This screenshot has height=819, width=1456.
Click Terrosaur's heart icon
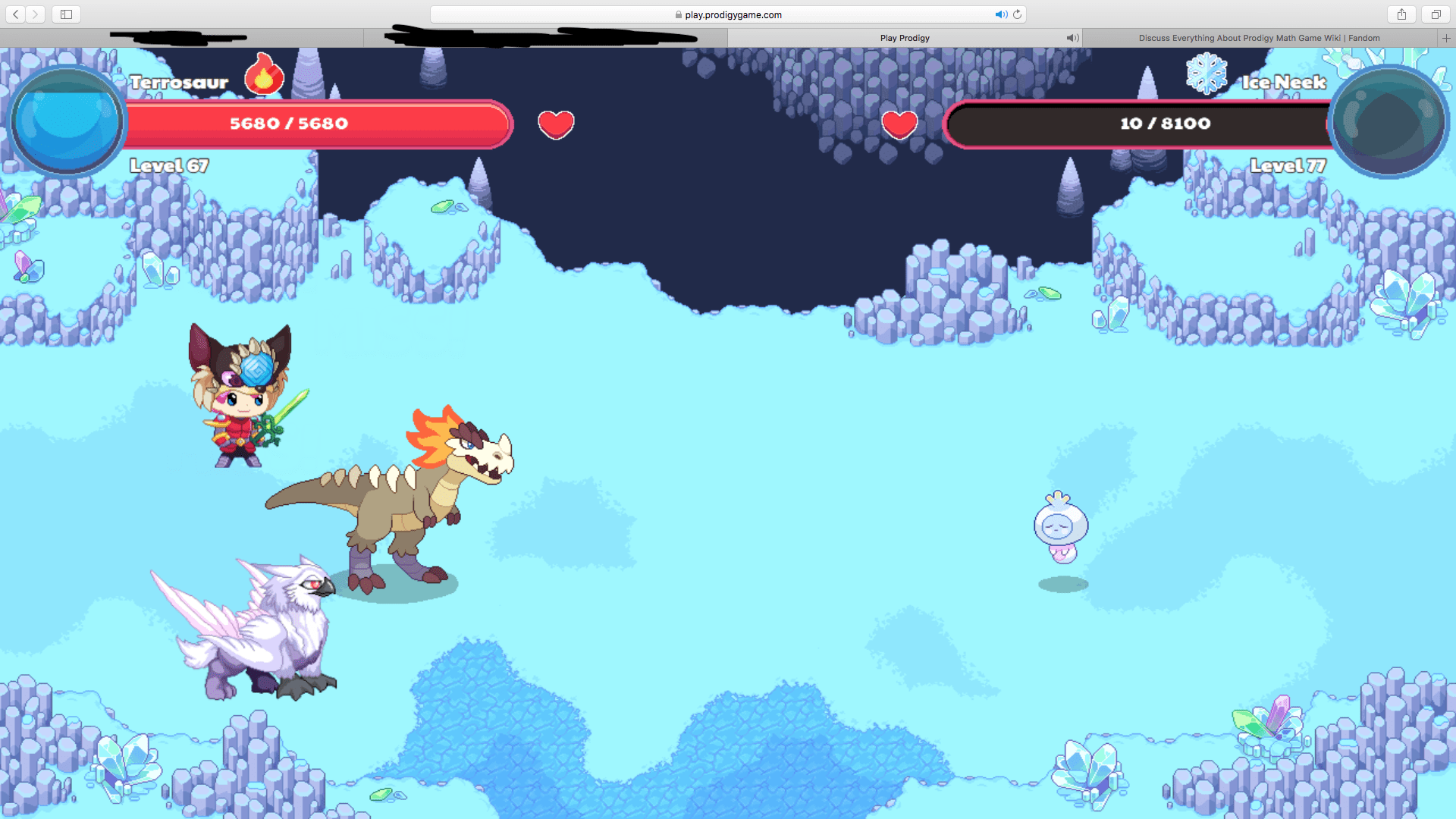(x=557, y=124)
